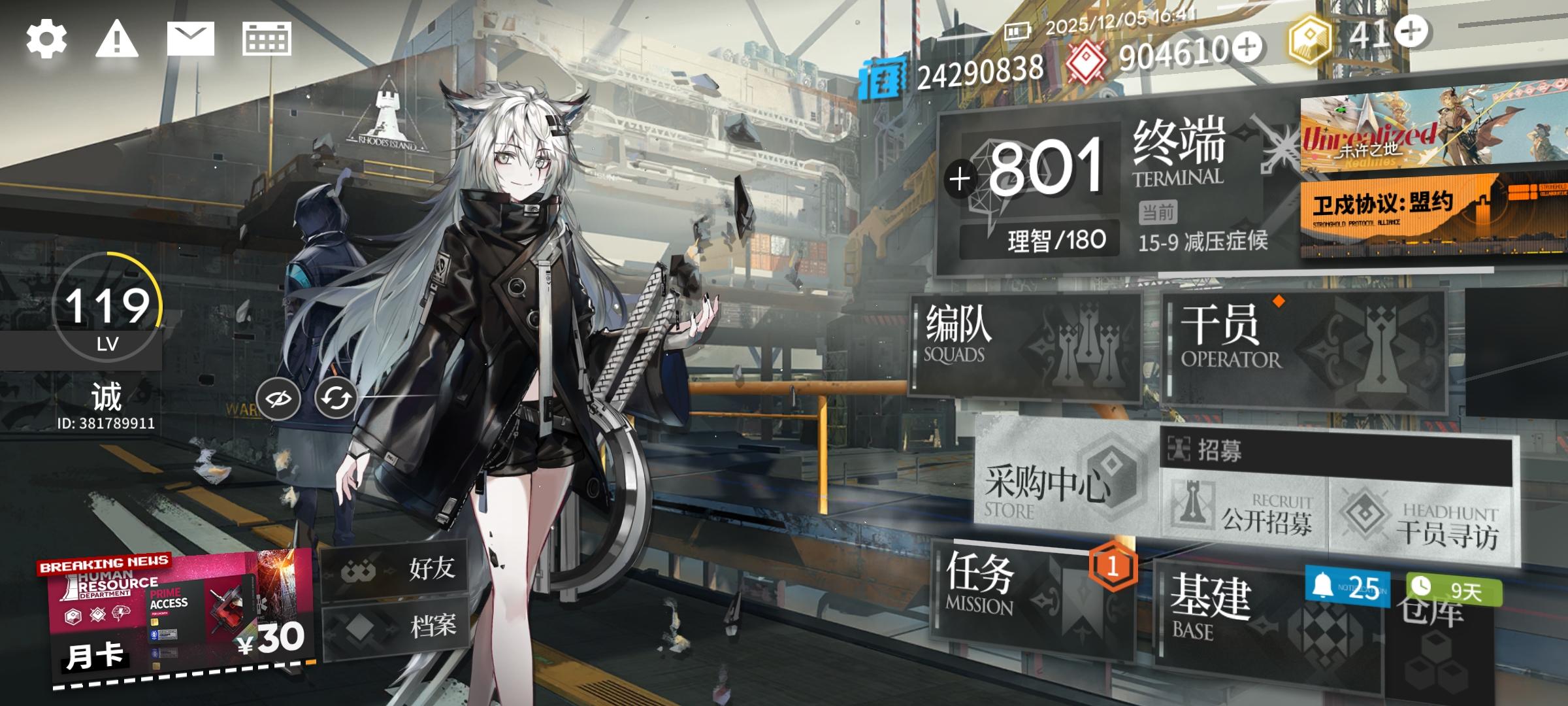Open the game settings gear
The width and height of the screenshot is (1568, 706).
click(x=46, y=39)
